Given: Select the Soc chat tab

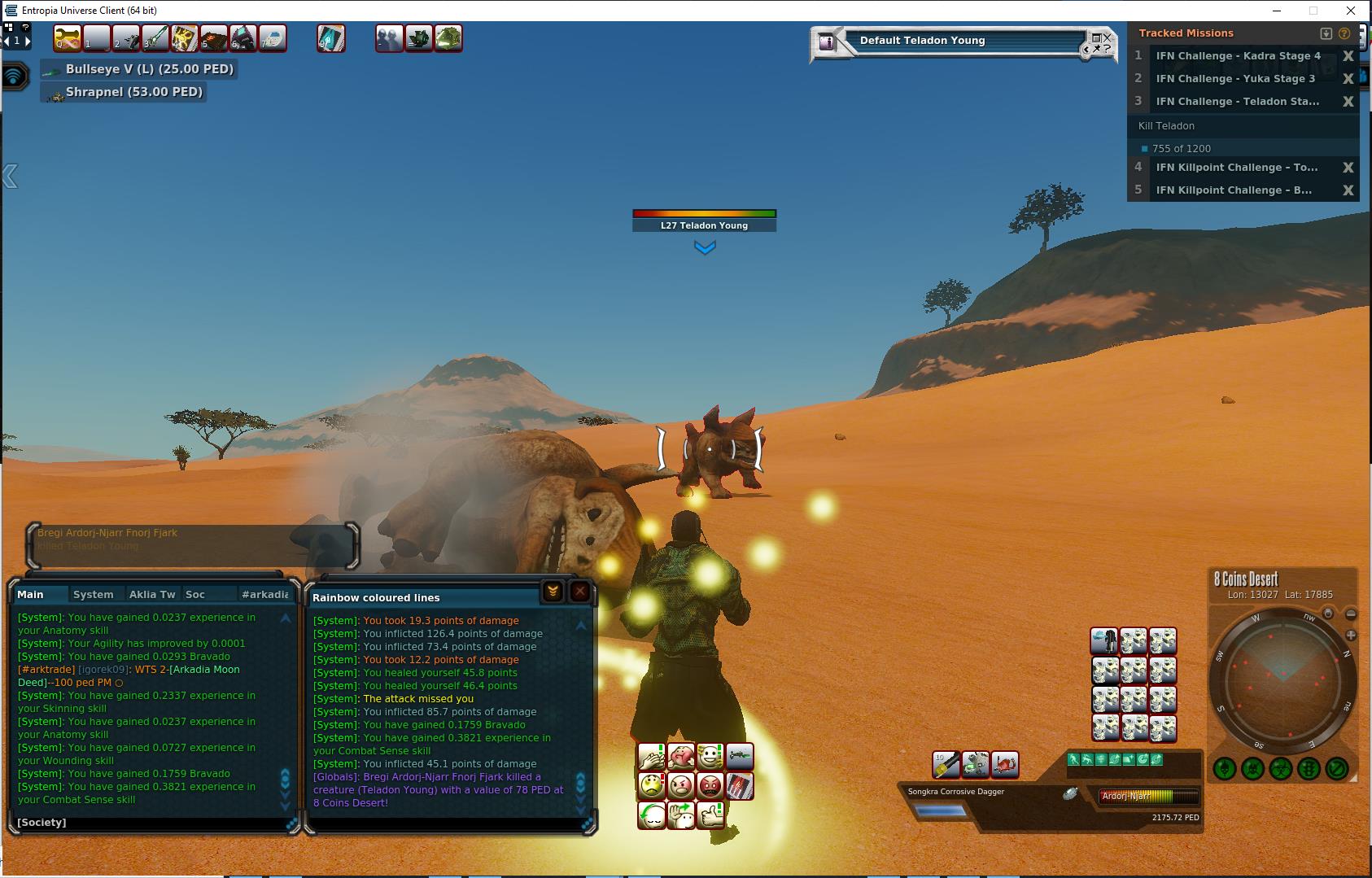Looking at the screenshot, I should [x=195, y=595].
